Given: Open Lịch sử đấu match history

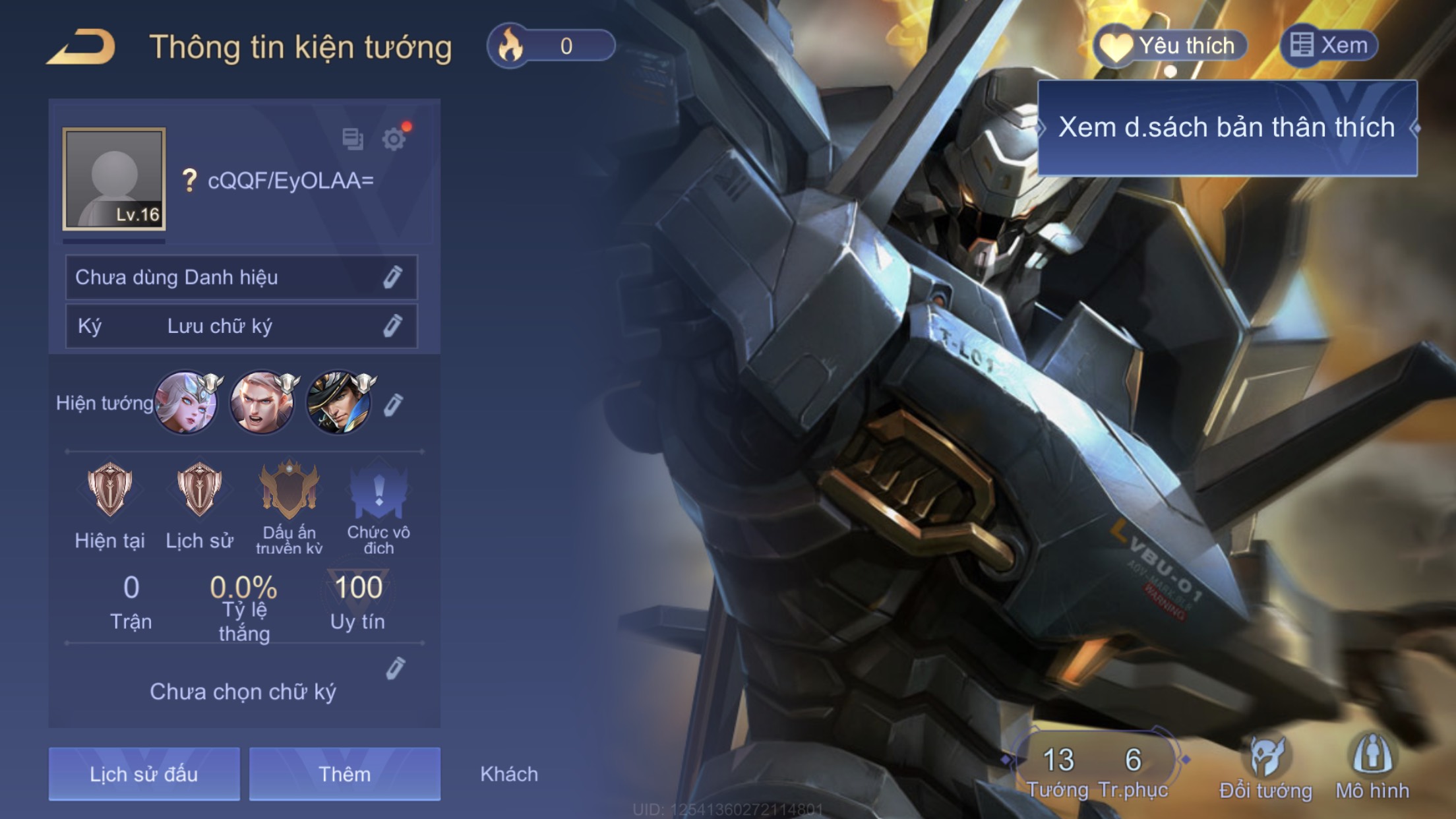Looking at the screenshot, I should click(x=144, y=773).
